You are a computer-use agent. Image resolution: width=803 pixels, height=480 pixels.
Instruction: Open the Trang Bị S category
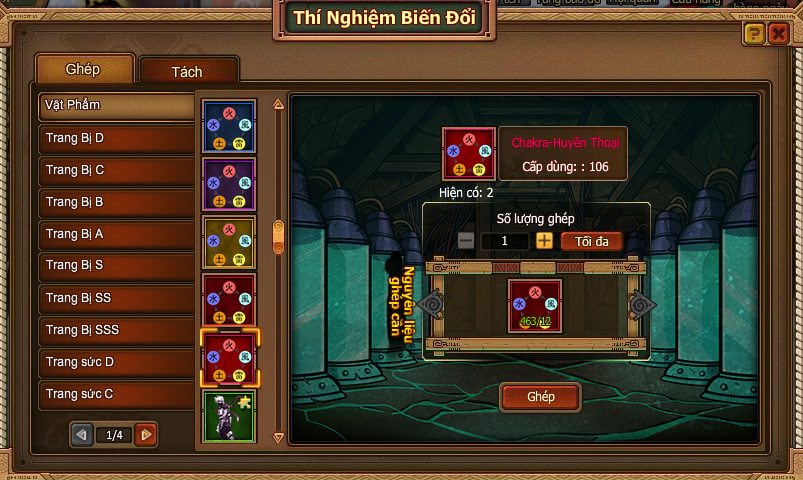[116, 266]
